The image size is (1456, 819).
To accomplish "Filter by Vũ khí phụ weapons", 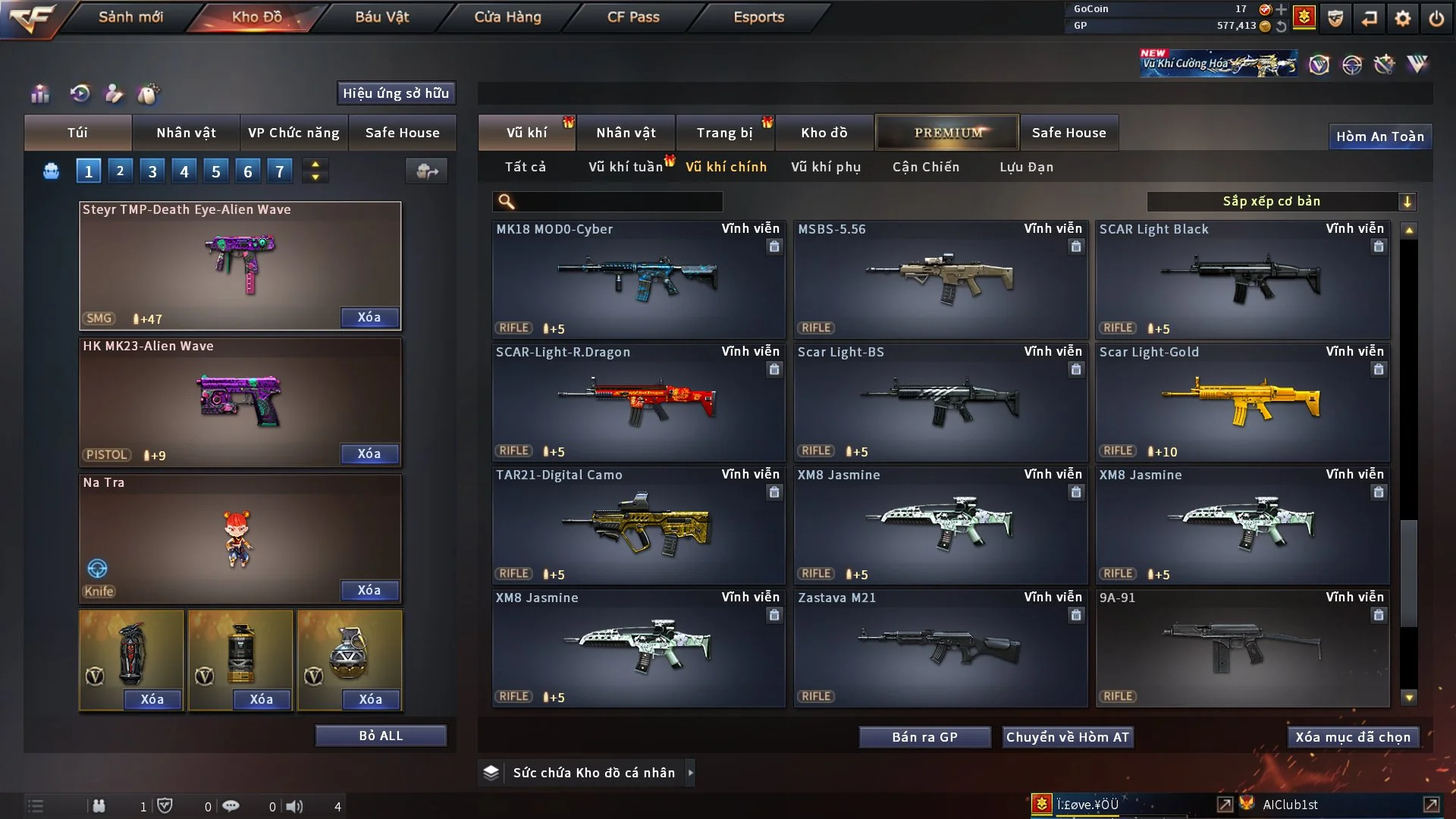I will pos(825,167).
